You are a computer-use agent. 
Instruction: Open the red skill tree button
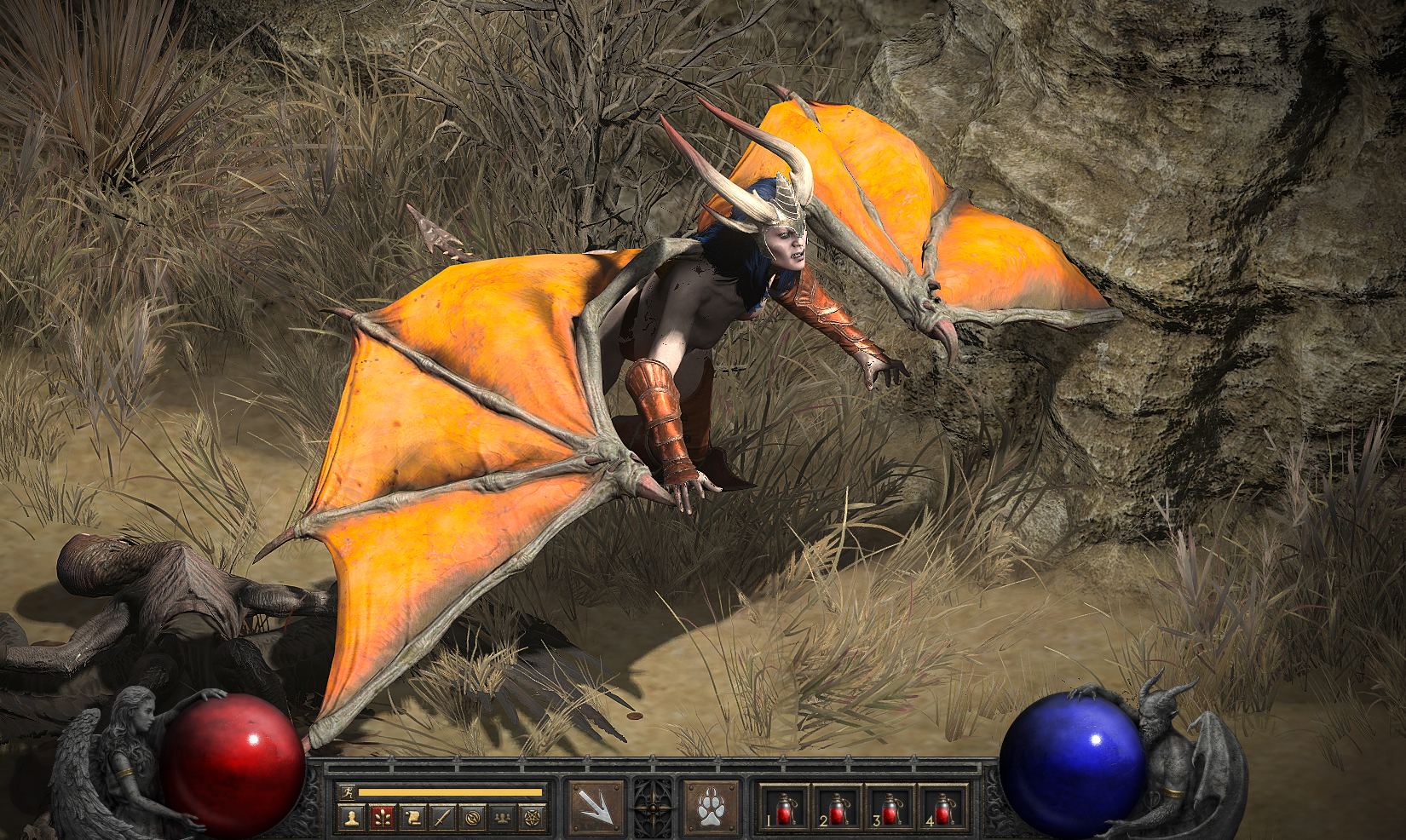pos(382,818)
